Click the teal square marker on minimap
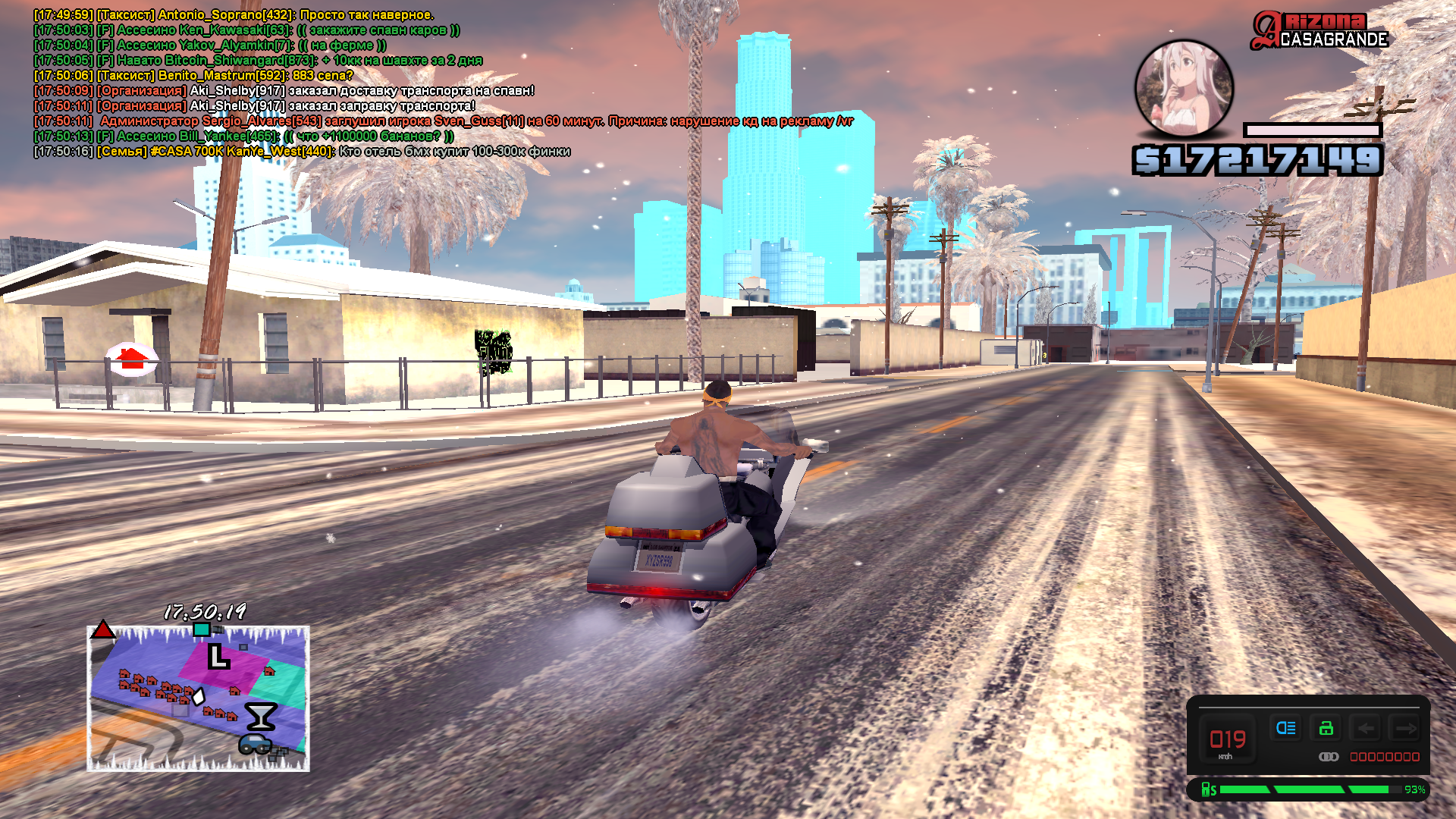The image size is (1456, 819). pos(202,630)
